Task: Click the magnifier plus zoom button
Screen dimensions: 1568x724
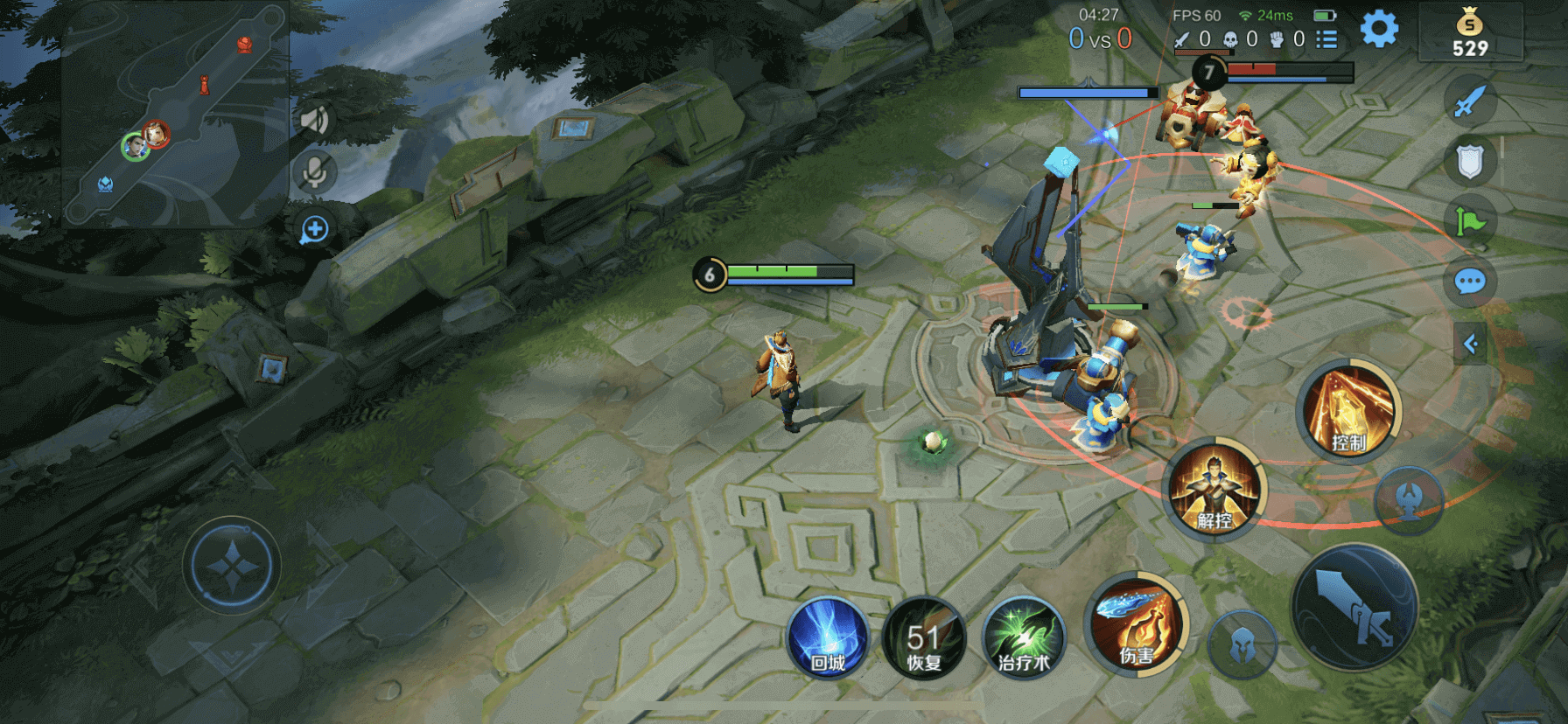Action: 314,230
